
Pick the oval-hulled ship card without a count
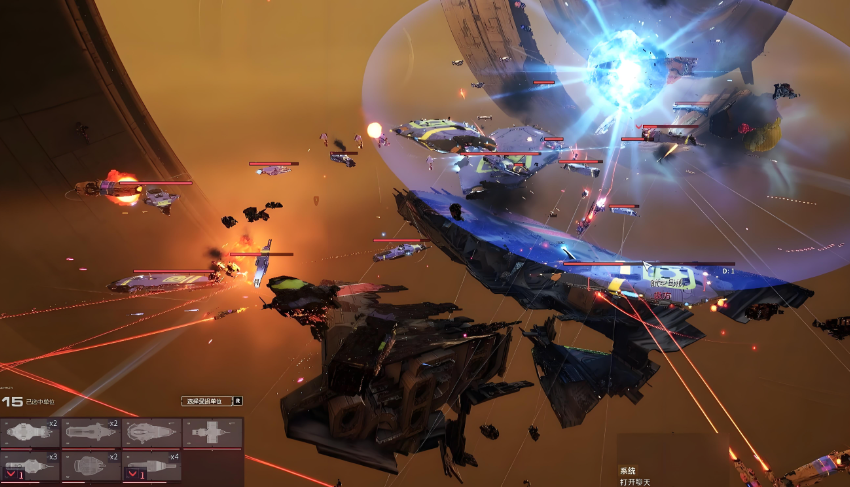click(x=152, y=432)
